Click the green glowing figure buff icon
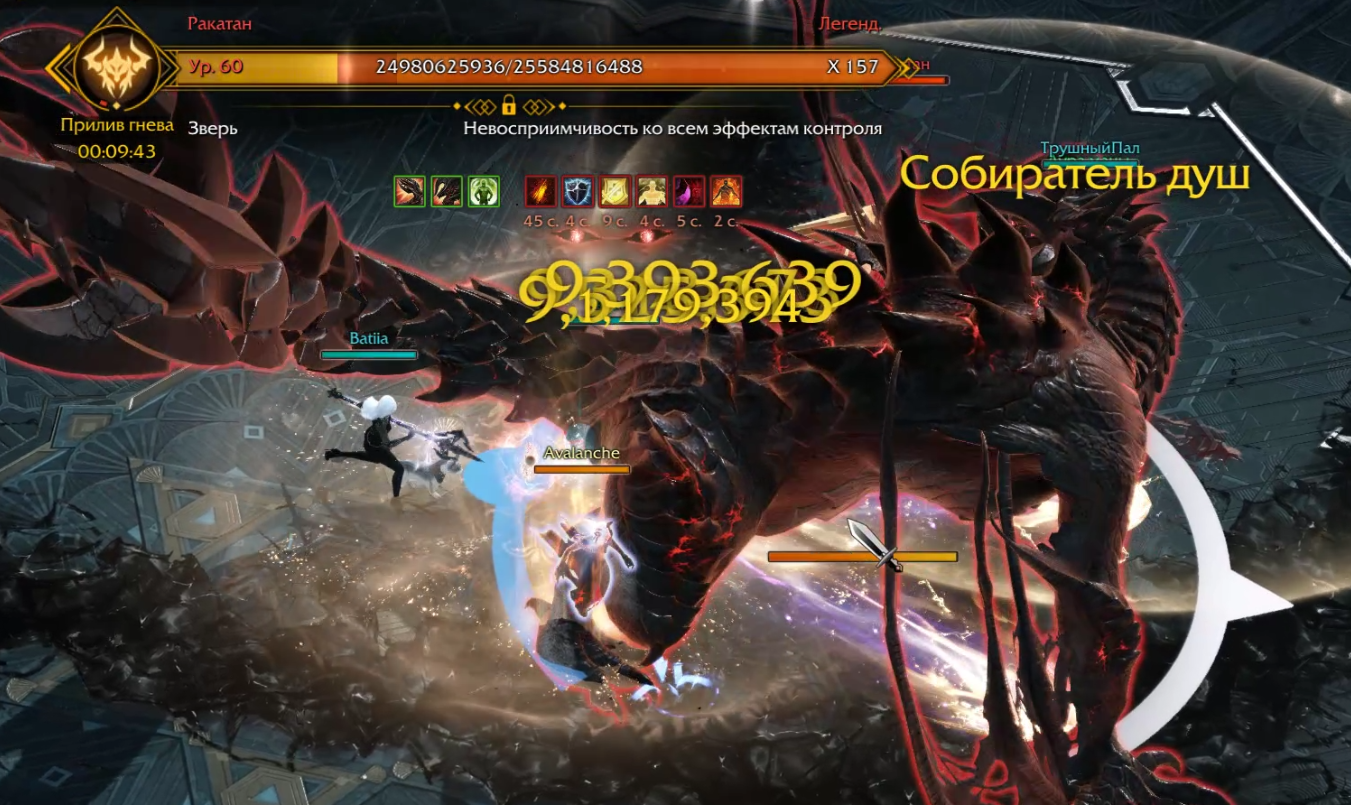Image resolution: width=1351 pixels, height=805 pixels. click(484, 191)
